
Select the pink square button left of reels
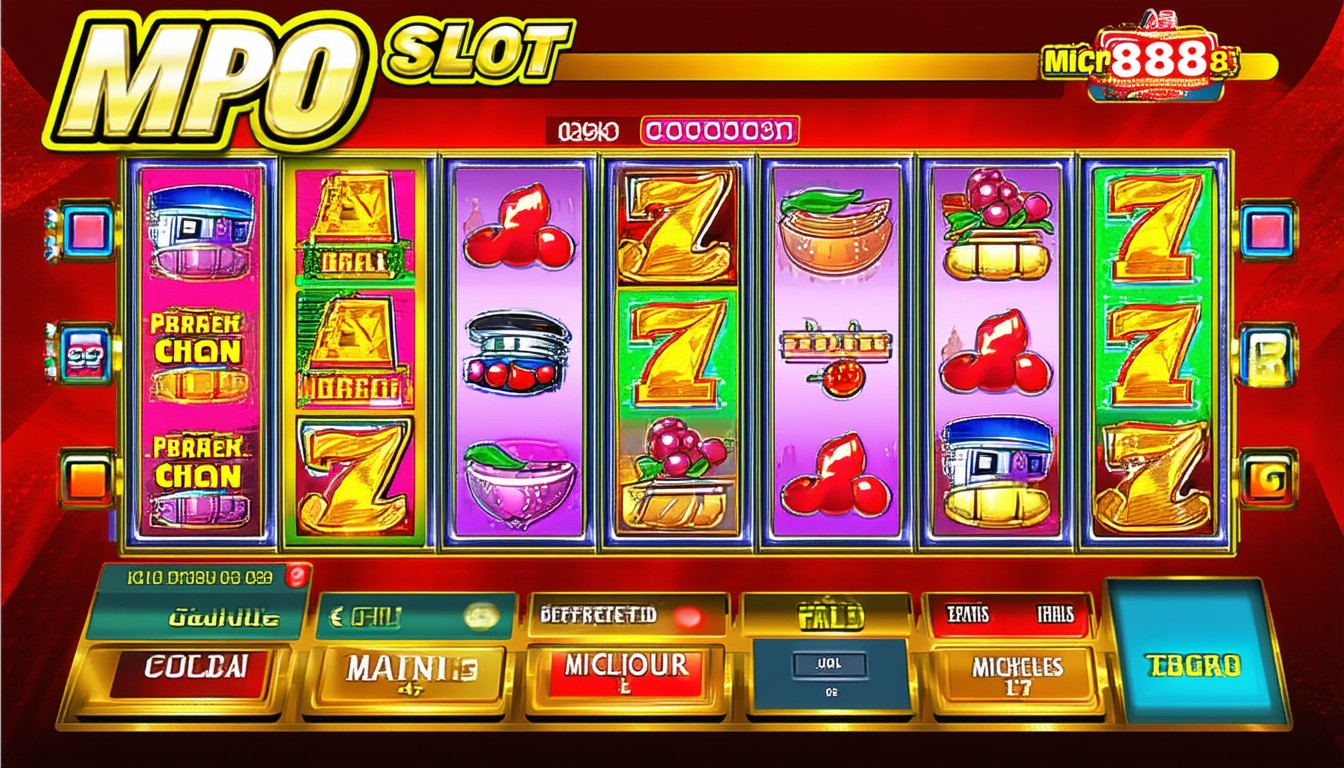(x=86, y=231)
